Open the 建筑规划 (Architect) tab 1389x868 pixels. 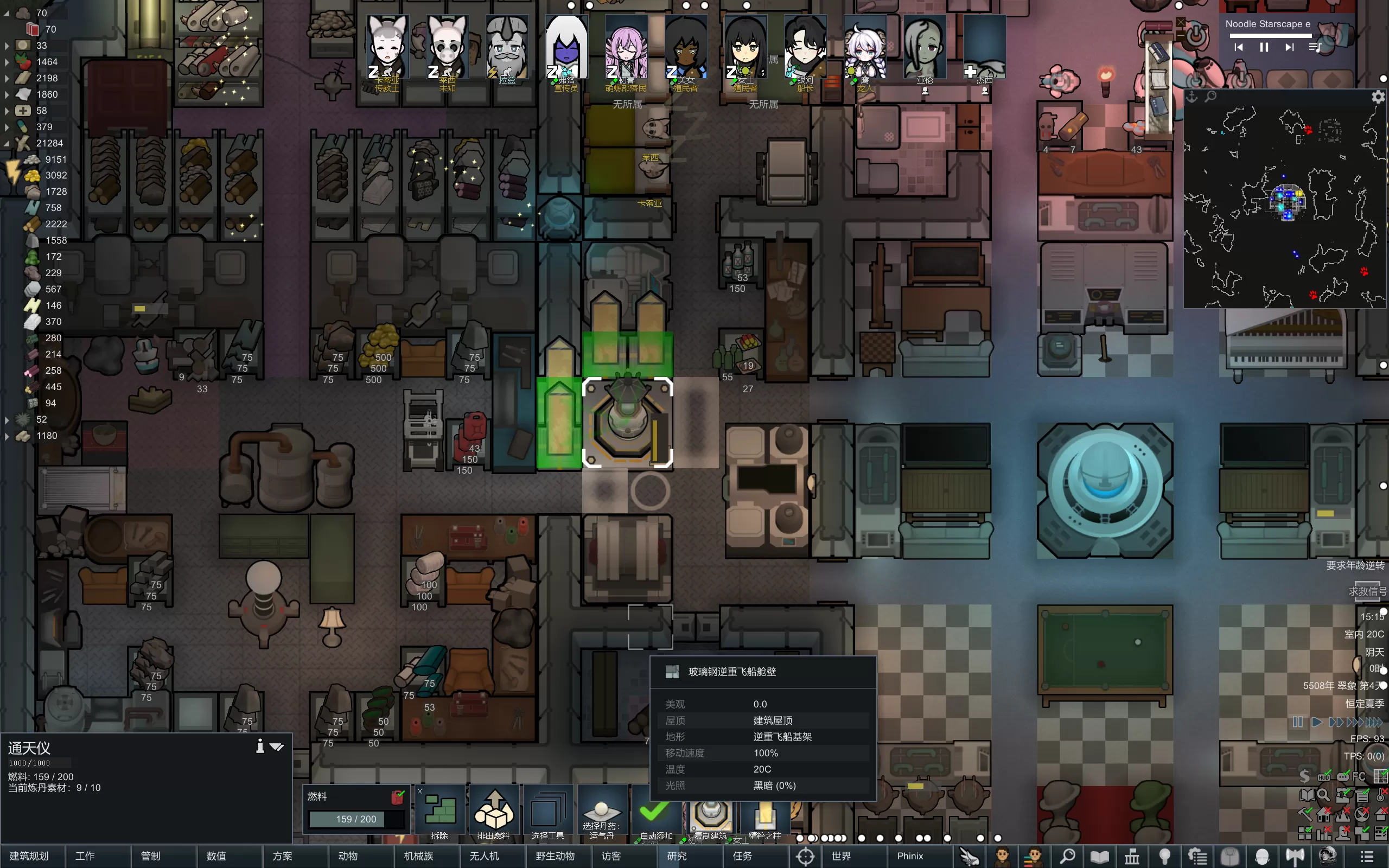[29, 856]
